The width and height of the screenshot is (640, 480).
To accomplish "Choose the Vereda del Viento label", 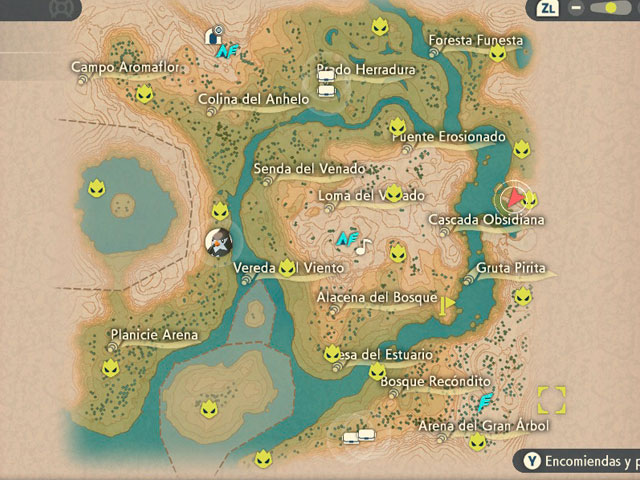I will (x=288, y=269).
